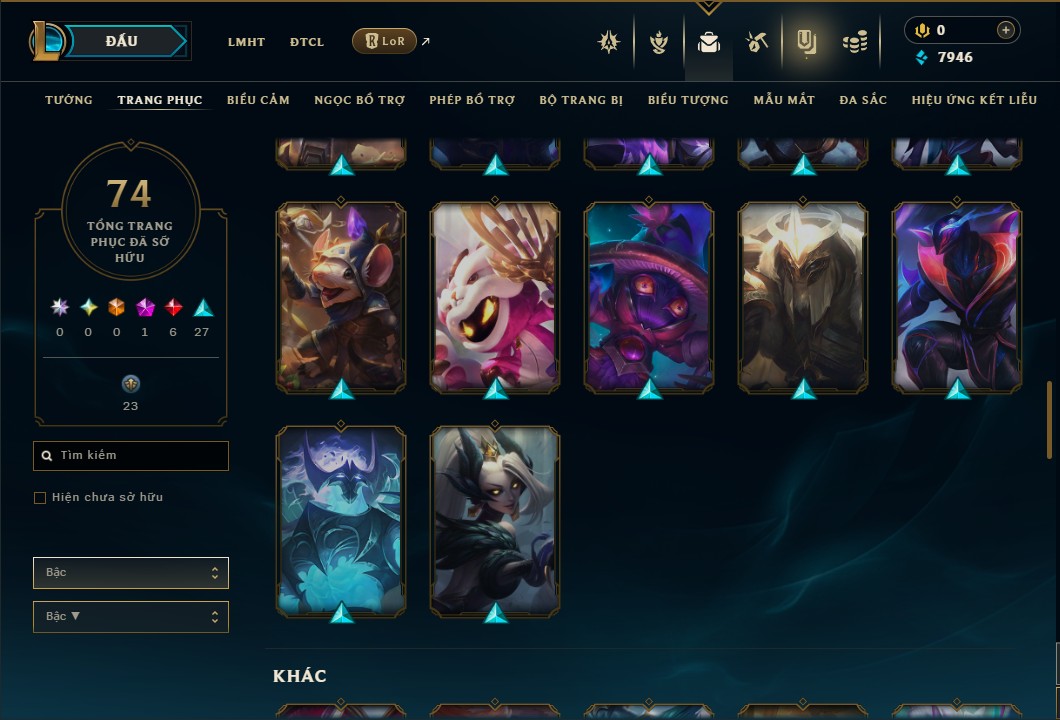Switch to the TƯỚNG tab
This screenshot has height=720, width=1060.
69,100
